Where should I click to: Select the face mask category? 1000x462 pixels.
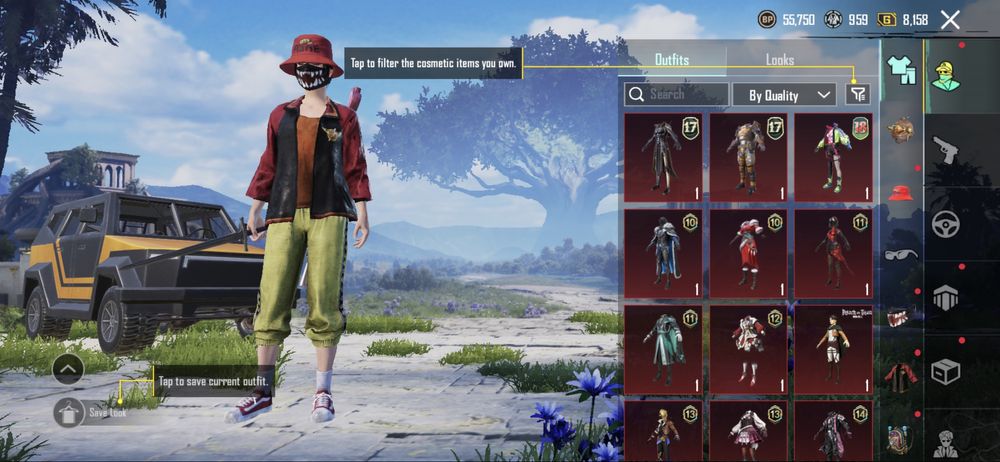pos(901,316)
